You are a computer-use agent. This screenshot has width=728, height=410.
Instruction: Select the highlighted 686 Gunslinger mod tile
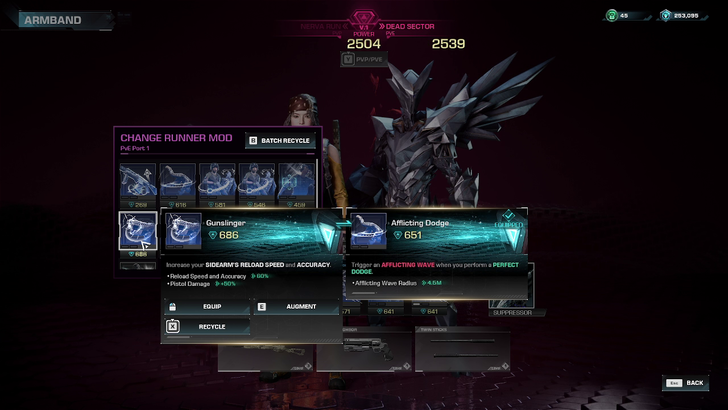[x=137, y=234]
